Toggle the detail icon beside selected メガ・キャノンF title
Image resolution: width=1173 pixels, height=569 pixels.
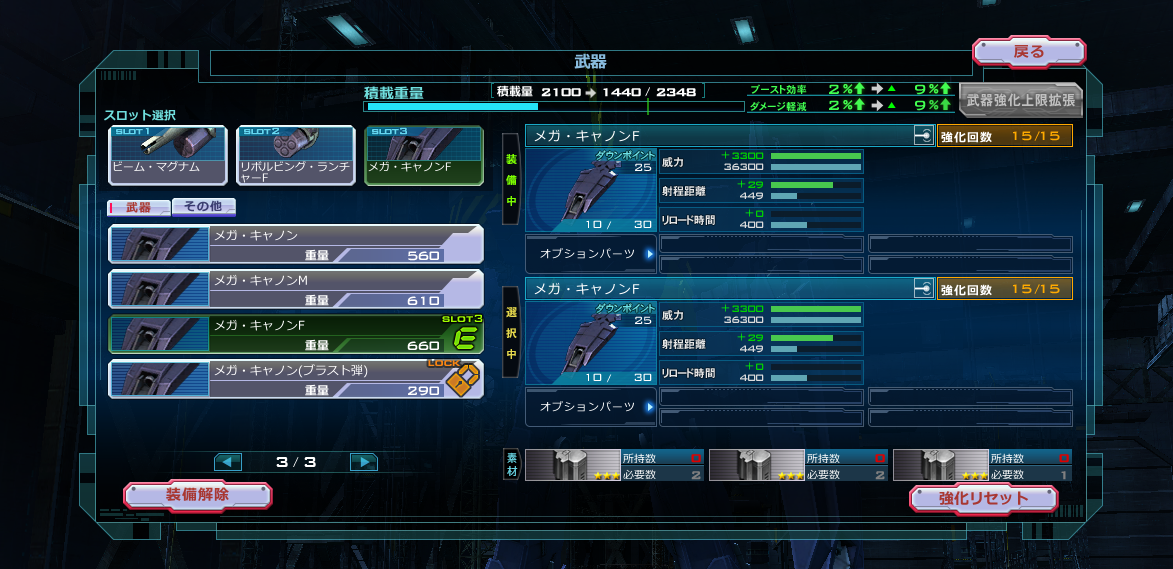click(x=923, y=289)
